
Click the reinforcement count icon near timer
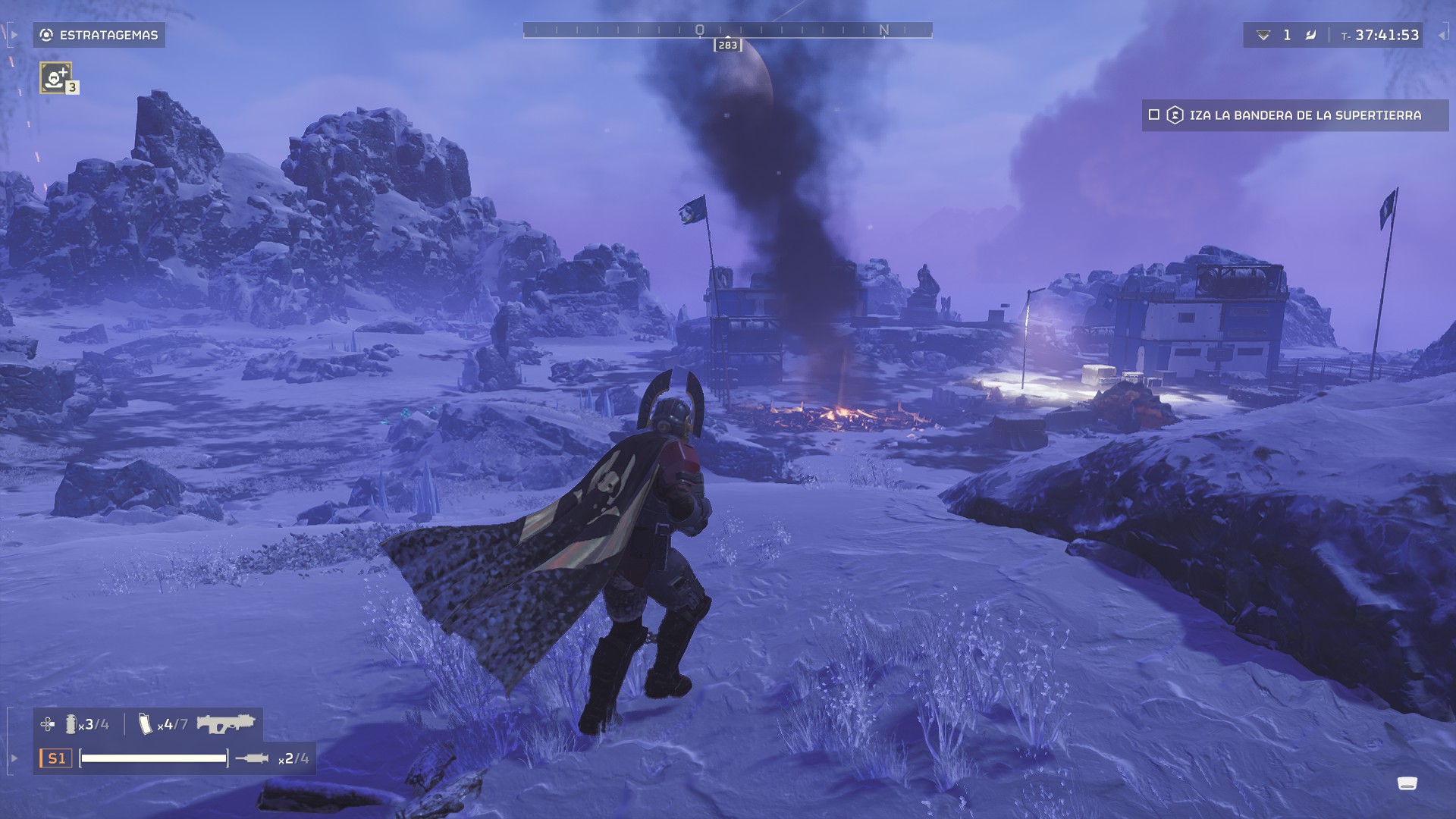point(1263,35)
